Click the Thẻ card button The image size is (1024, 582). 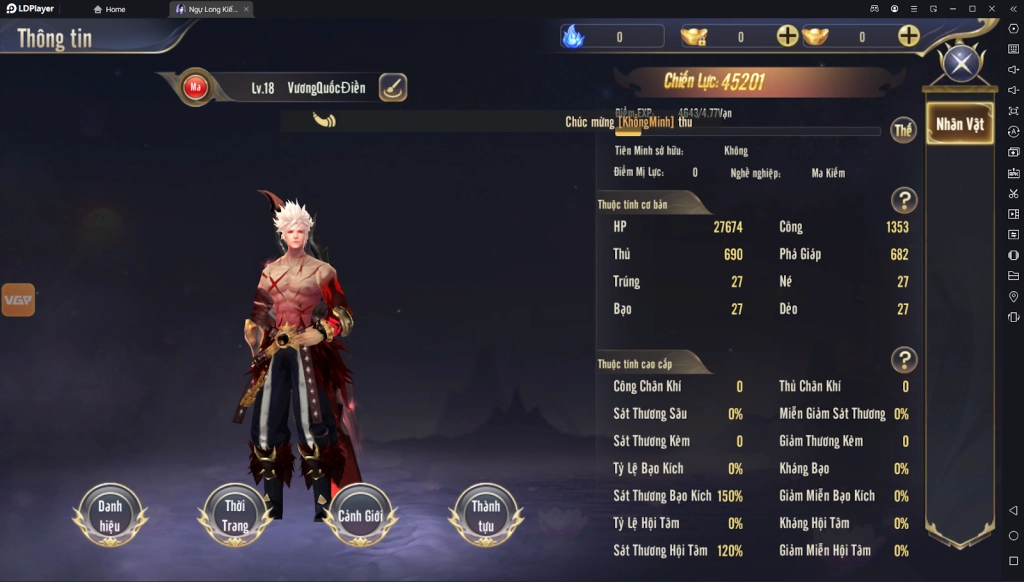903,130
